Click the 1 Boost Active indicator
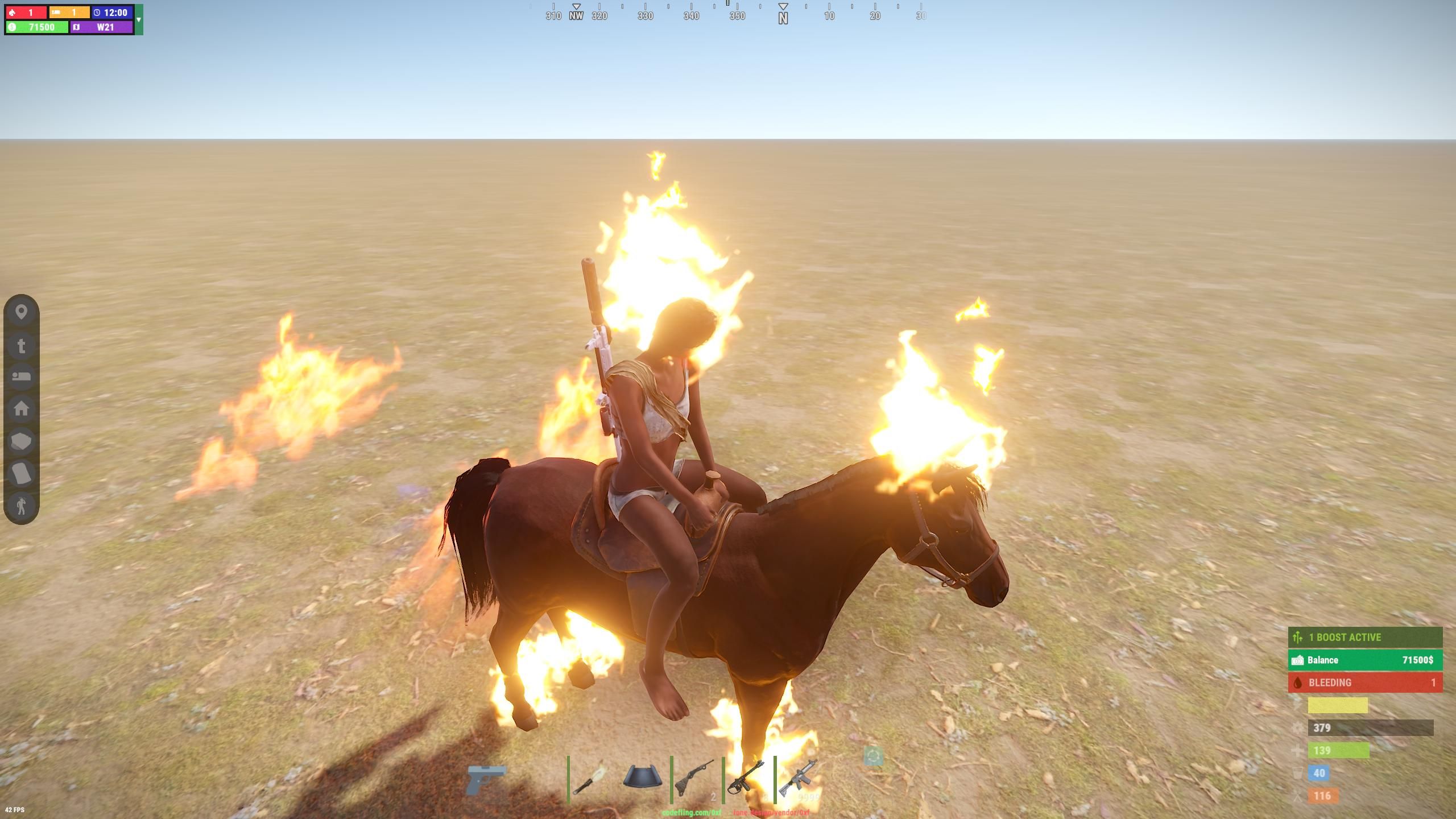This screenshot has height=819, width=1456. pos(1365,637)
